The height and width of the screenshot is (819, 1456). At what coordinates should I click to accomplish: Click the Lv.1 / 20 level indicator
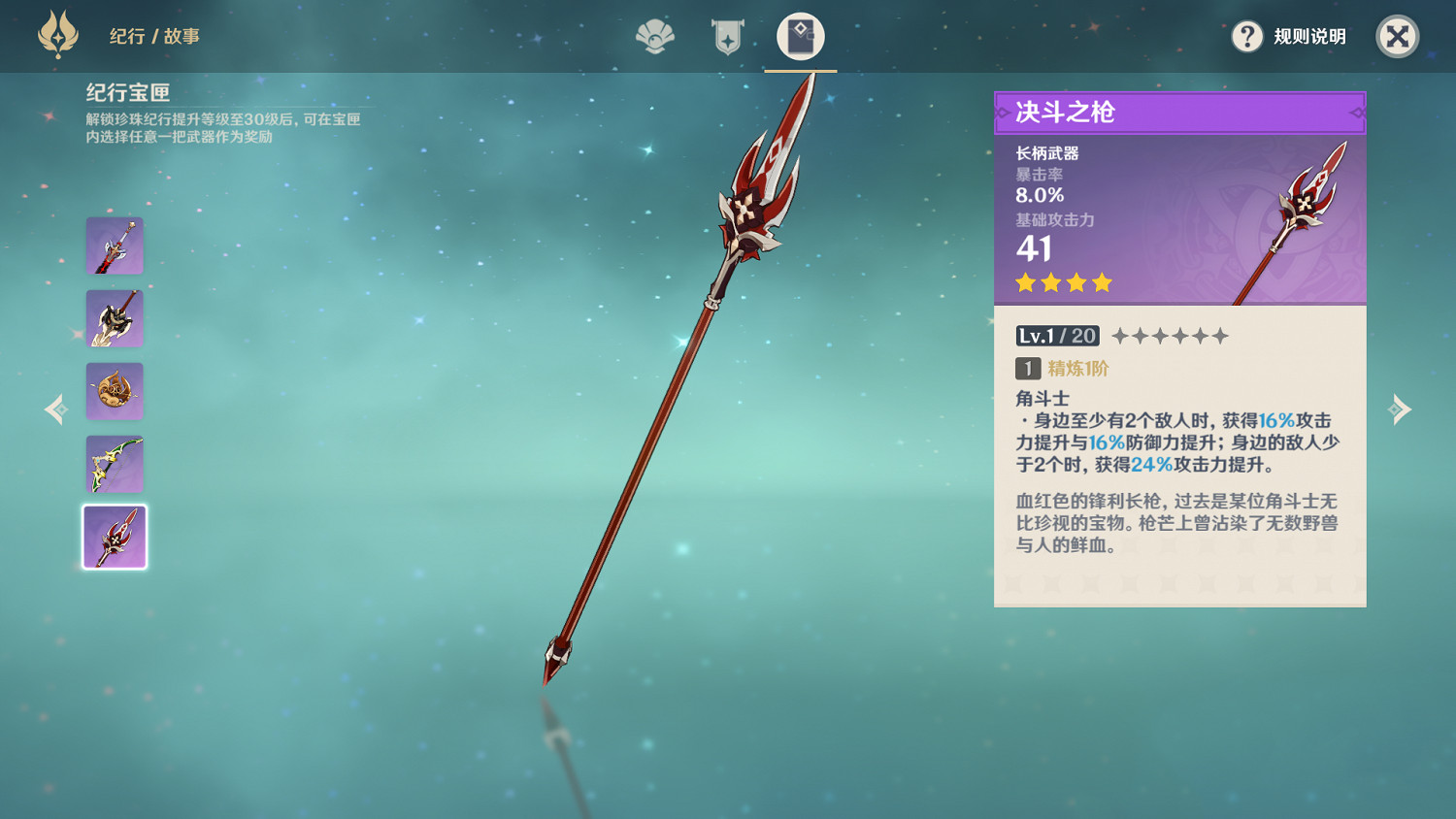coord(1056,336)
